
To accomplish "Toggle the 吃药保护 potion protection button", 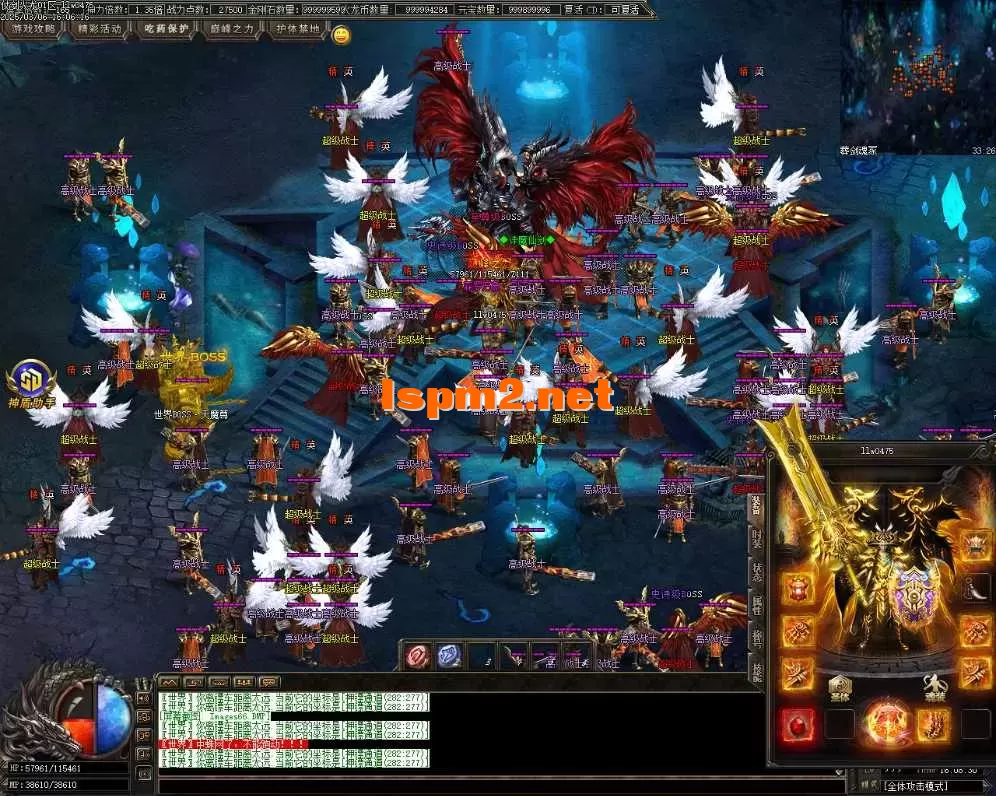I will pos(165,29).
